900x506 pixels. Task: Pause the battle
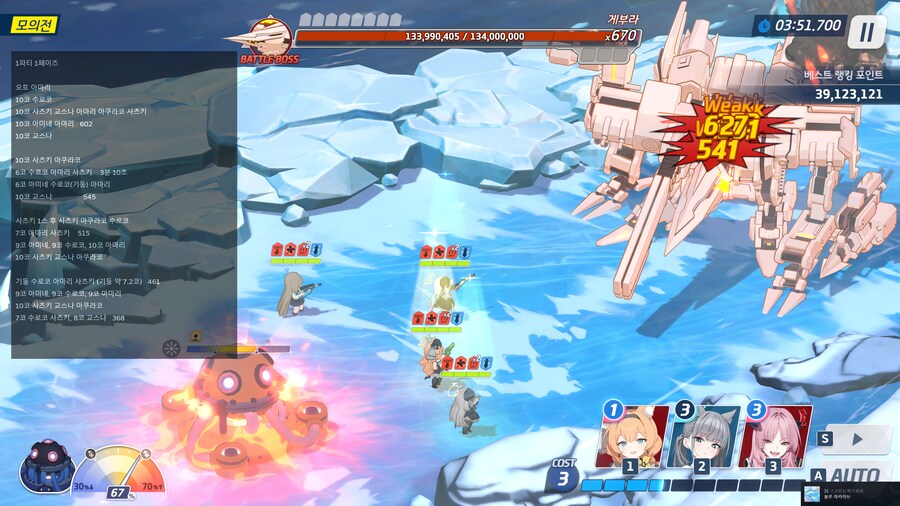(x=866, y=32)
